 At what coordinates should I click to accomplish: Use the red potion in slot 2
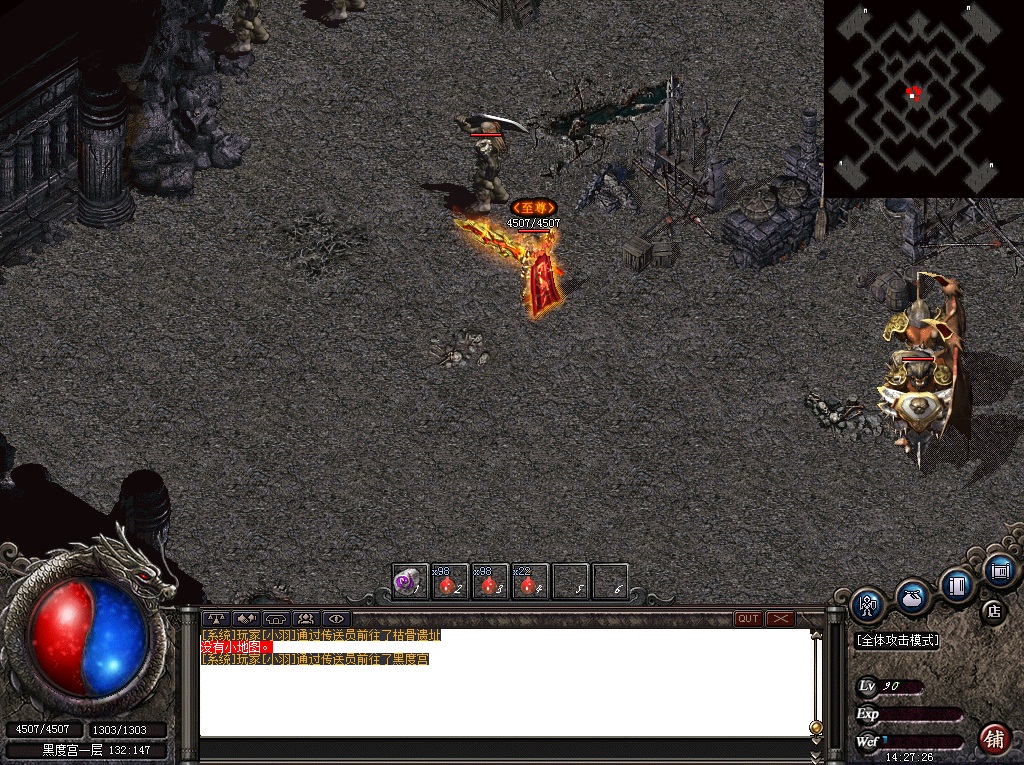450,582
